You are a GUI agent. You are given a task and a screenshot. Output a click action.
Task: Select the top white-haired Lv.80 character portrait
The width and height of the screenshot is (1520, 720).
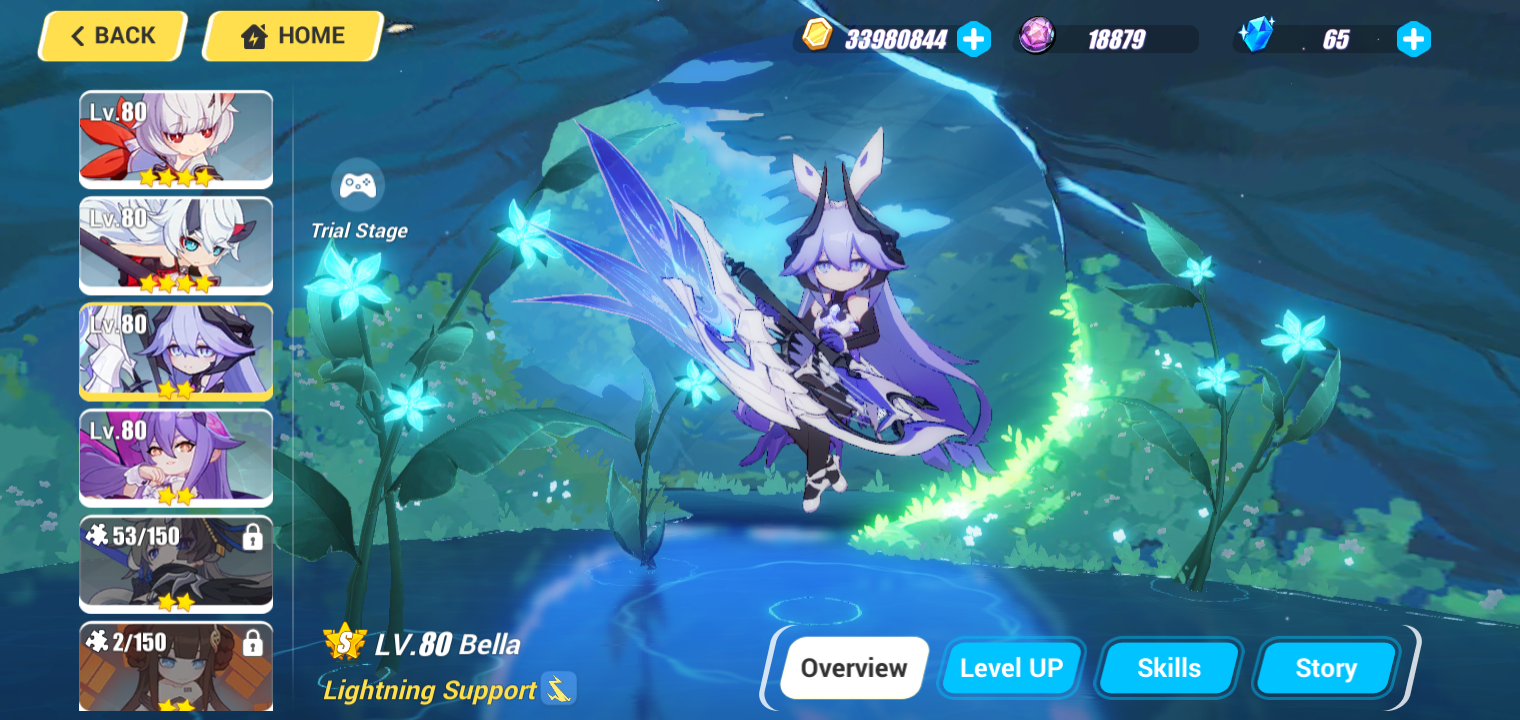pos(175,139)
